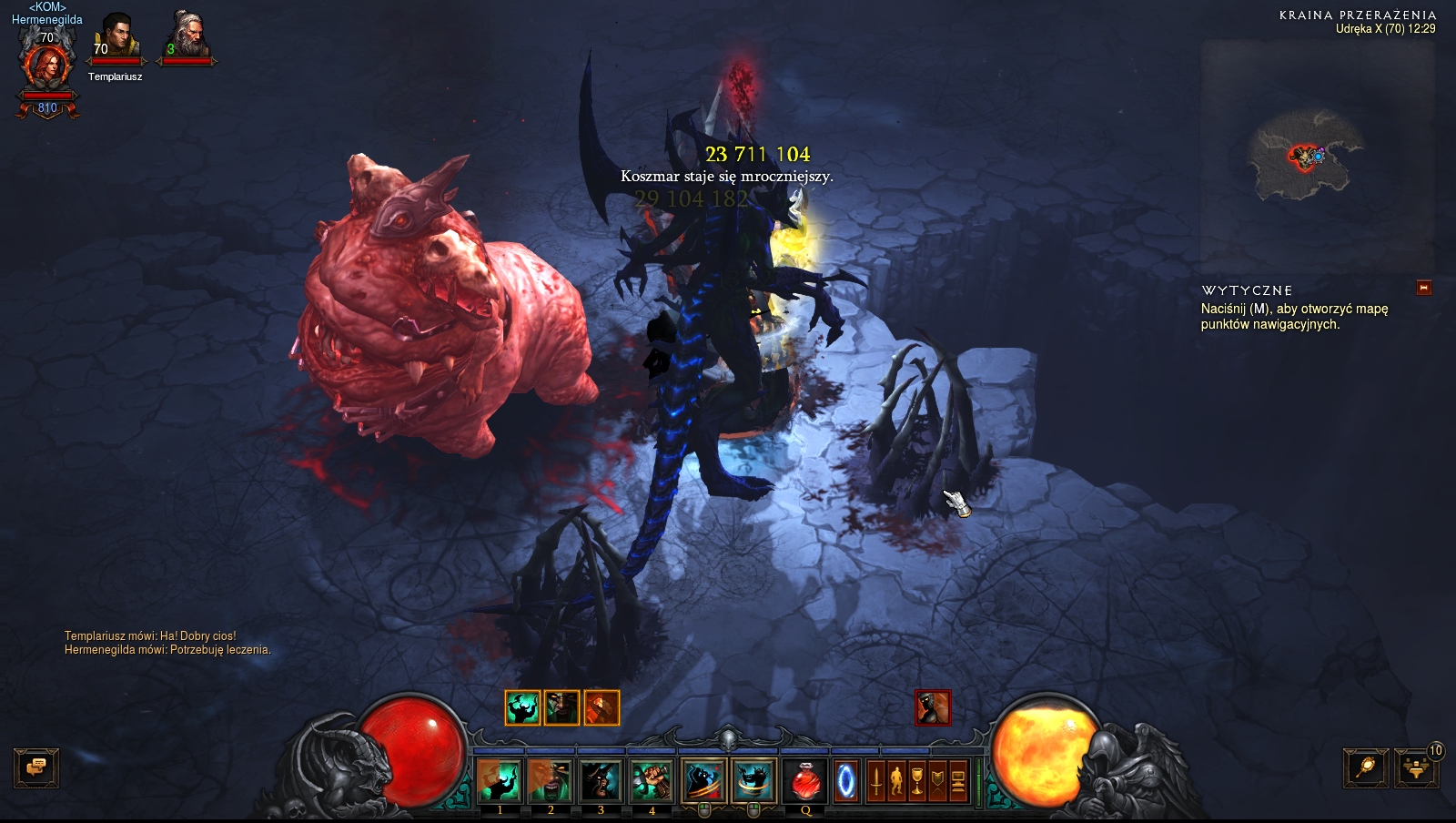The image size is (1456, 823).
Task: Activate the fist-gripping-hilt skill in slot 4
Action: (x=652, y=781)
